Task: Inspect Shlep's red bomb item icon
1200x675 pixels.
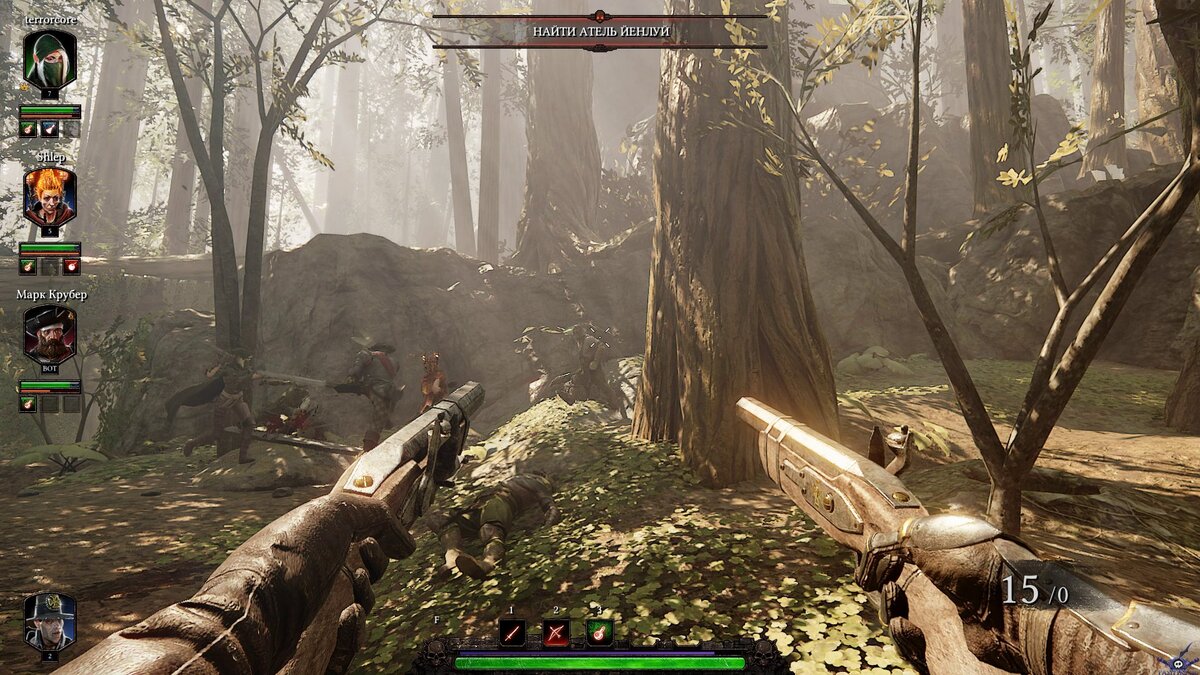Action: point(71,266)
